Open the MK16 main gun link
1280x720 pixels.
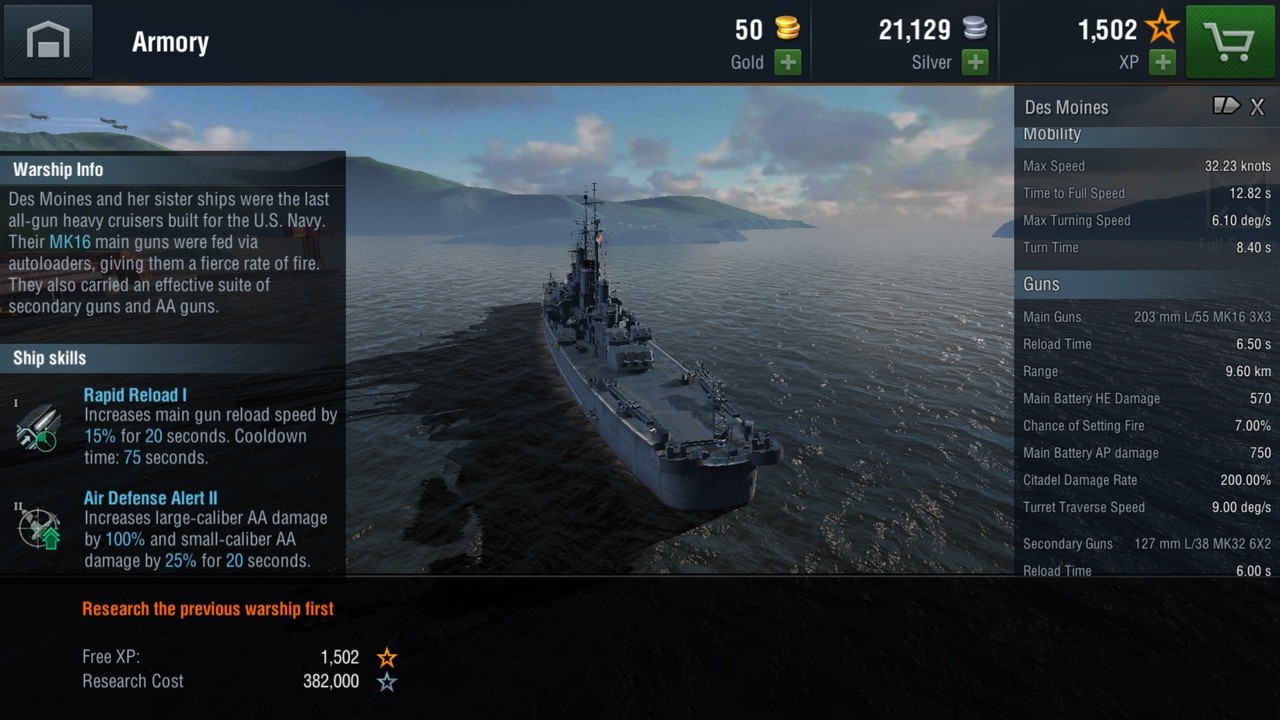(69, 242)
